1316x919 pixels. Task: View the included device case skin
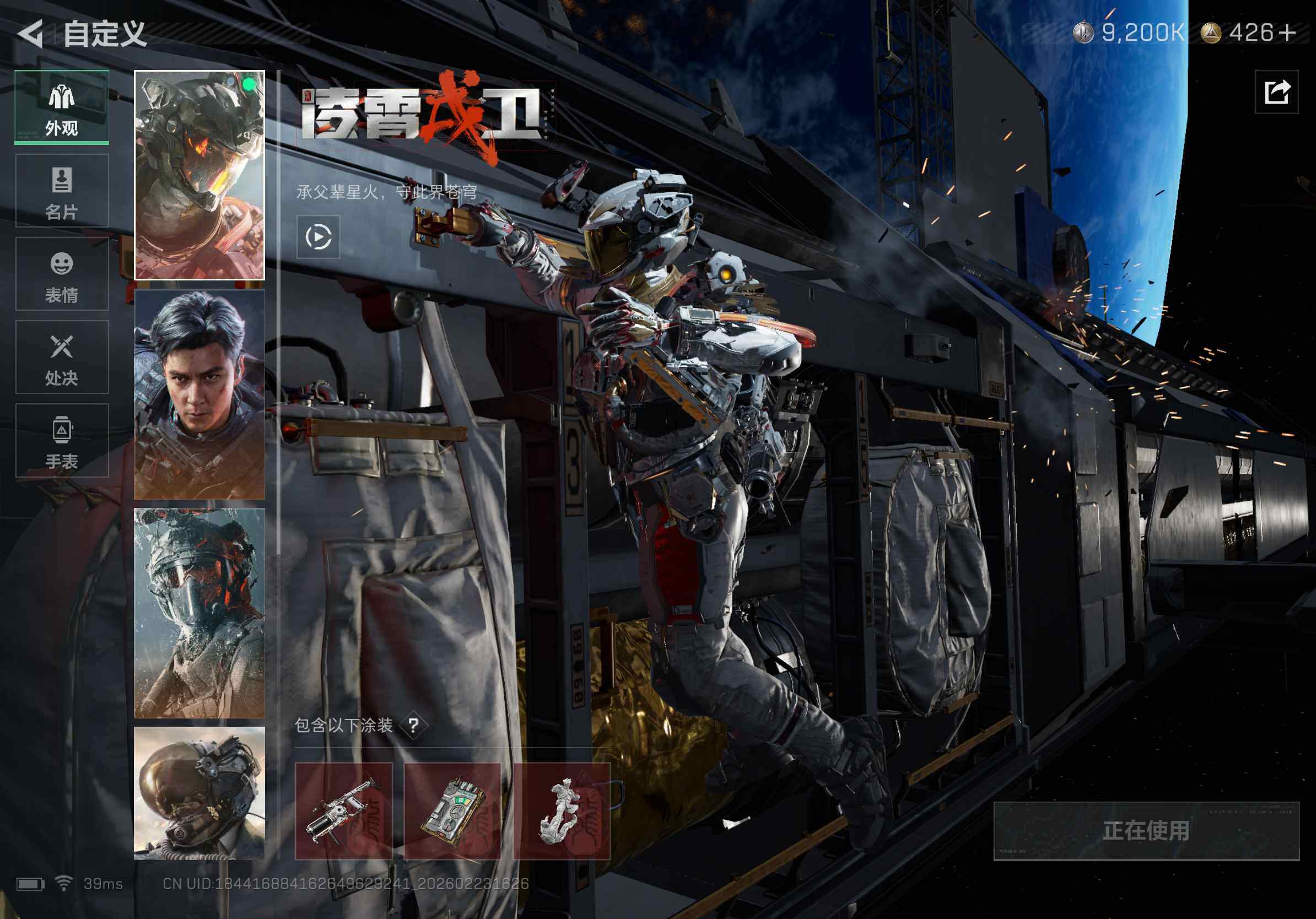coord(452,810)
